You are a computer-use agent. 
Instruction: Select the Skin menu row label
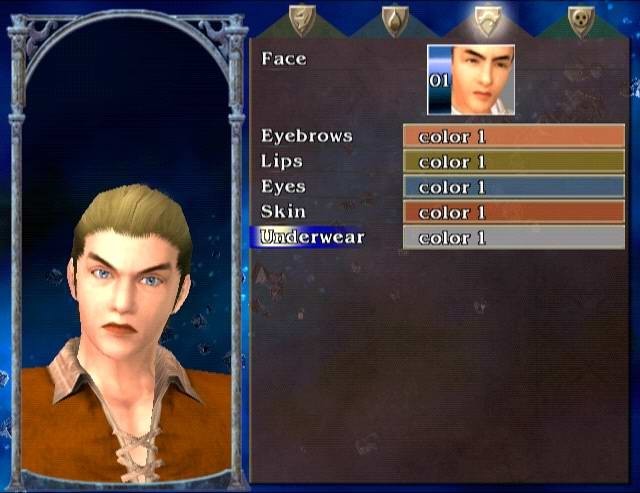pyautogui.click(x=282, y=212)
